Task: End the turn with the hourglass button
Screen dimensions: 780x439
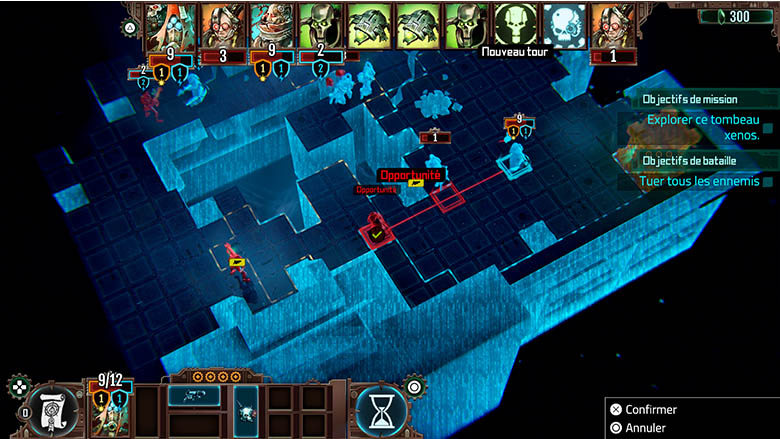Action: coord(381,410)
